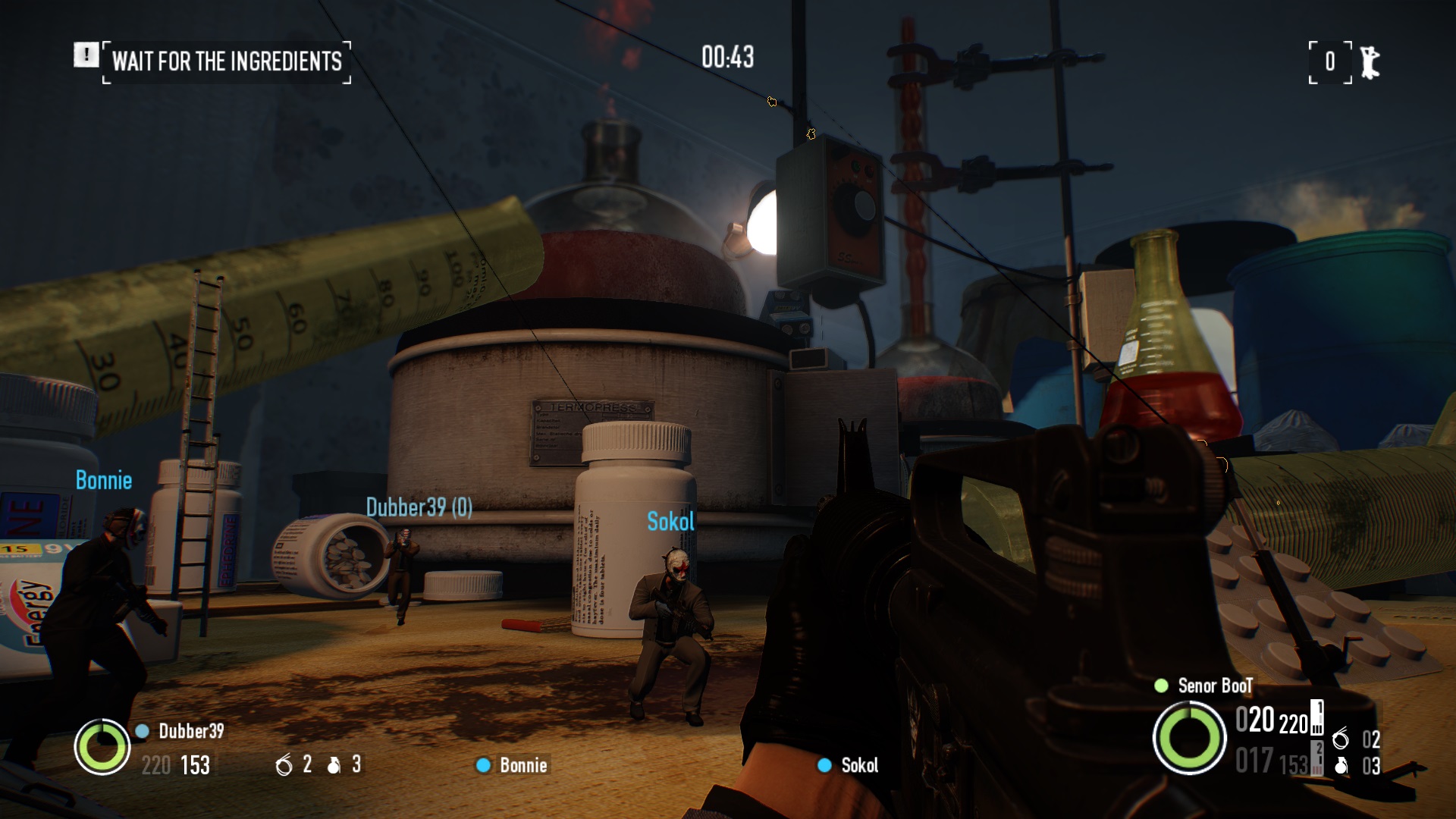Click Dubber39's grenade icon
Screen dimensions: 1456x819
[x=334, y=764]
